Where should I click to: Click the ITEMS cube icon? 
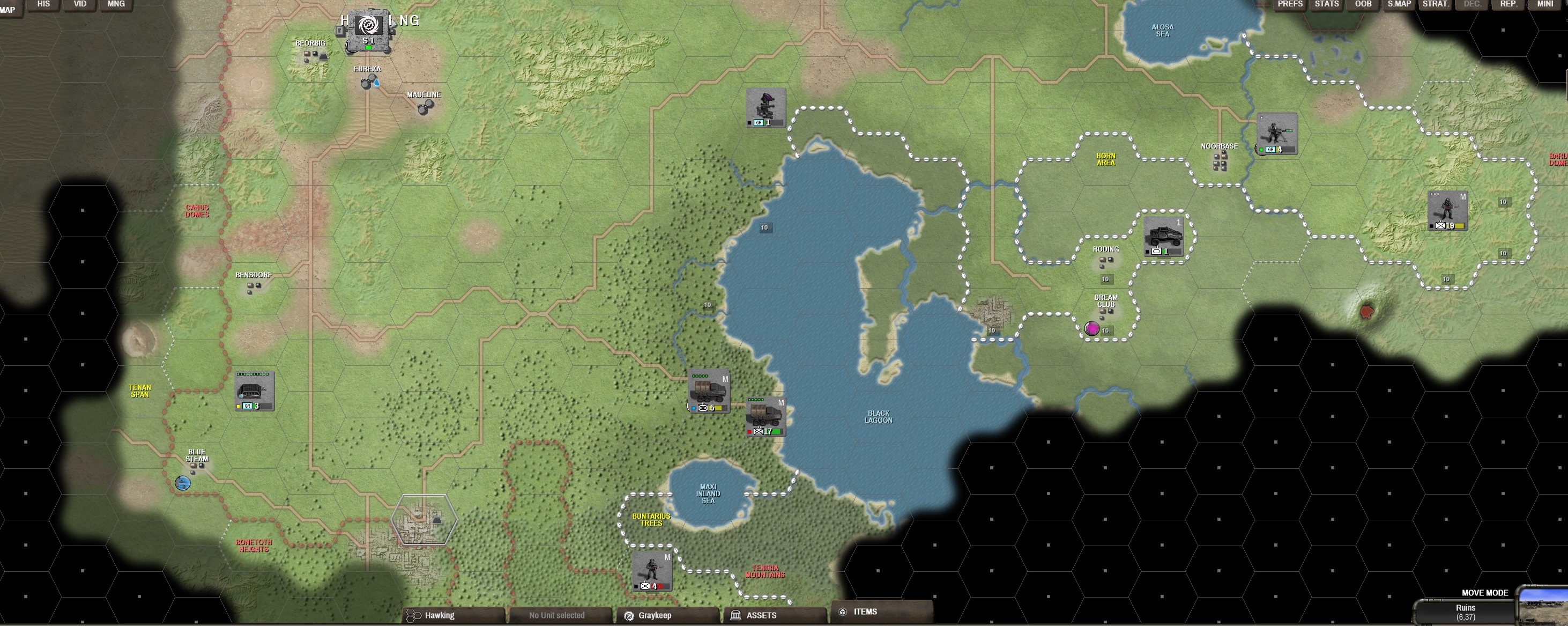coord(843,612)
